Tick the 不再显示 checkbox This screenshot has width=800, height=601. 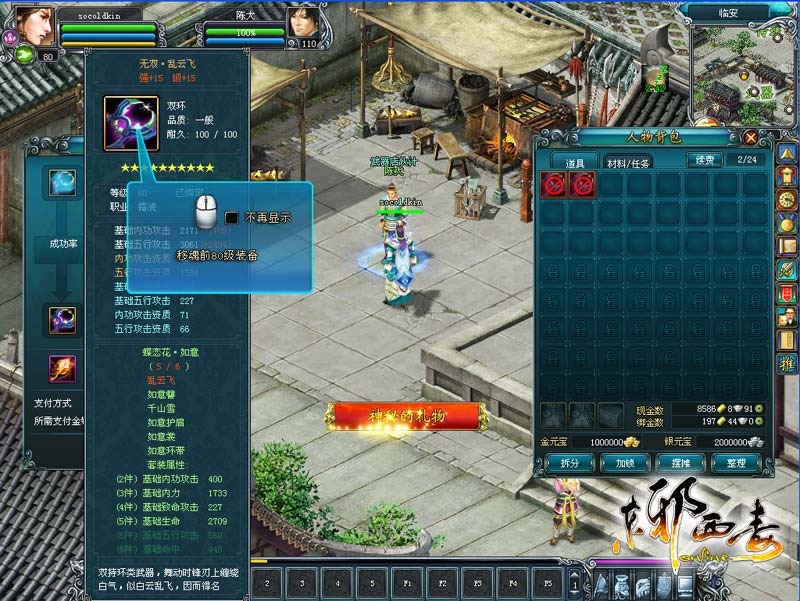tap(231, 217)
